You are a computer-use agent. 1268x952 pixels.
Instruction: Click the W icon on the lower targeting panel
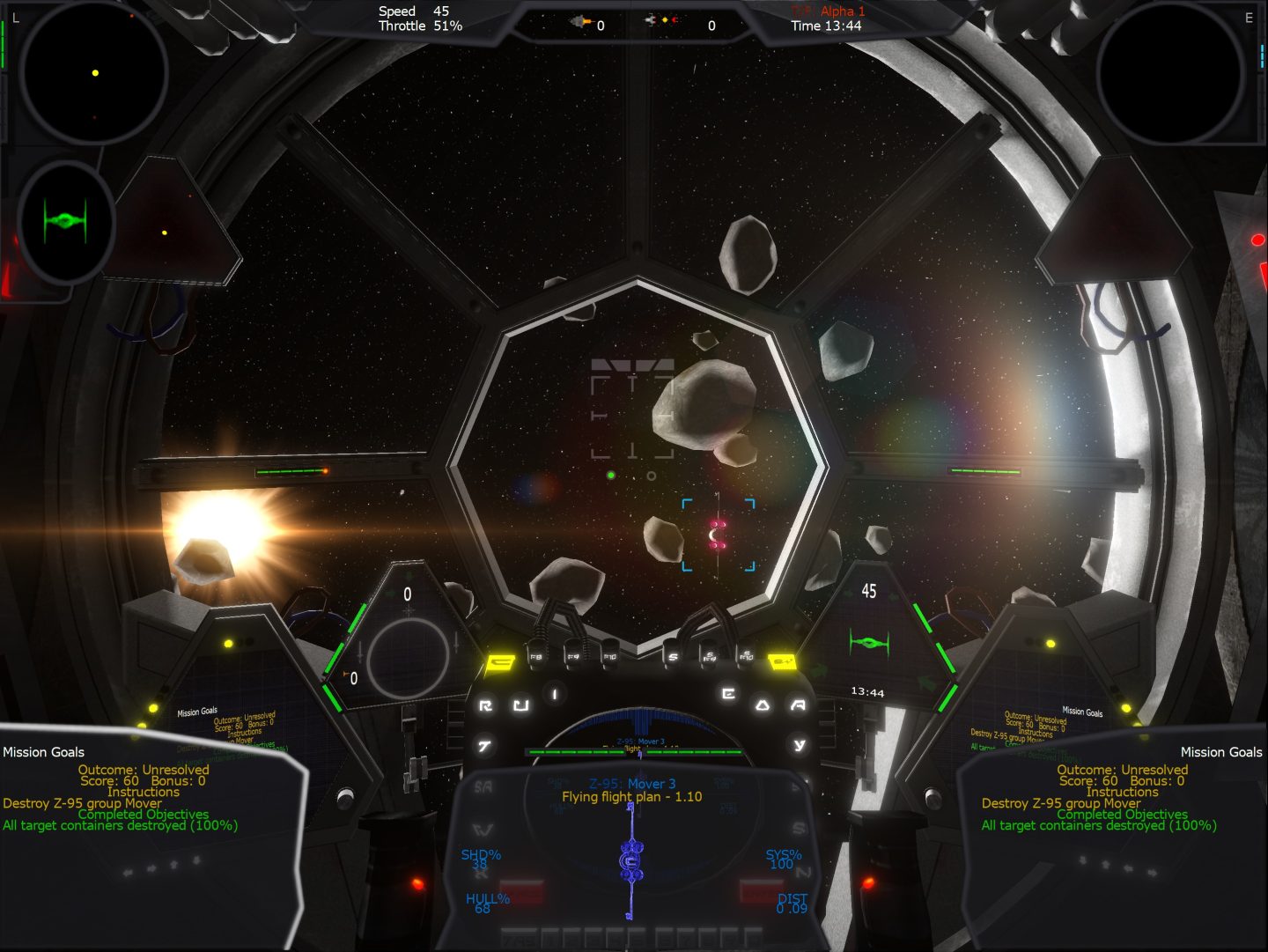click(x=482, y=830)
